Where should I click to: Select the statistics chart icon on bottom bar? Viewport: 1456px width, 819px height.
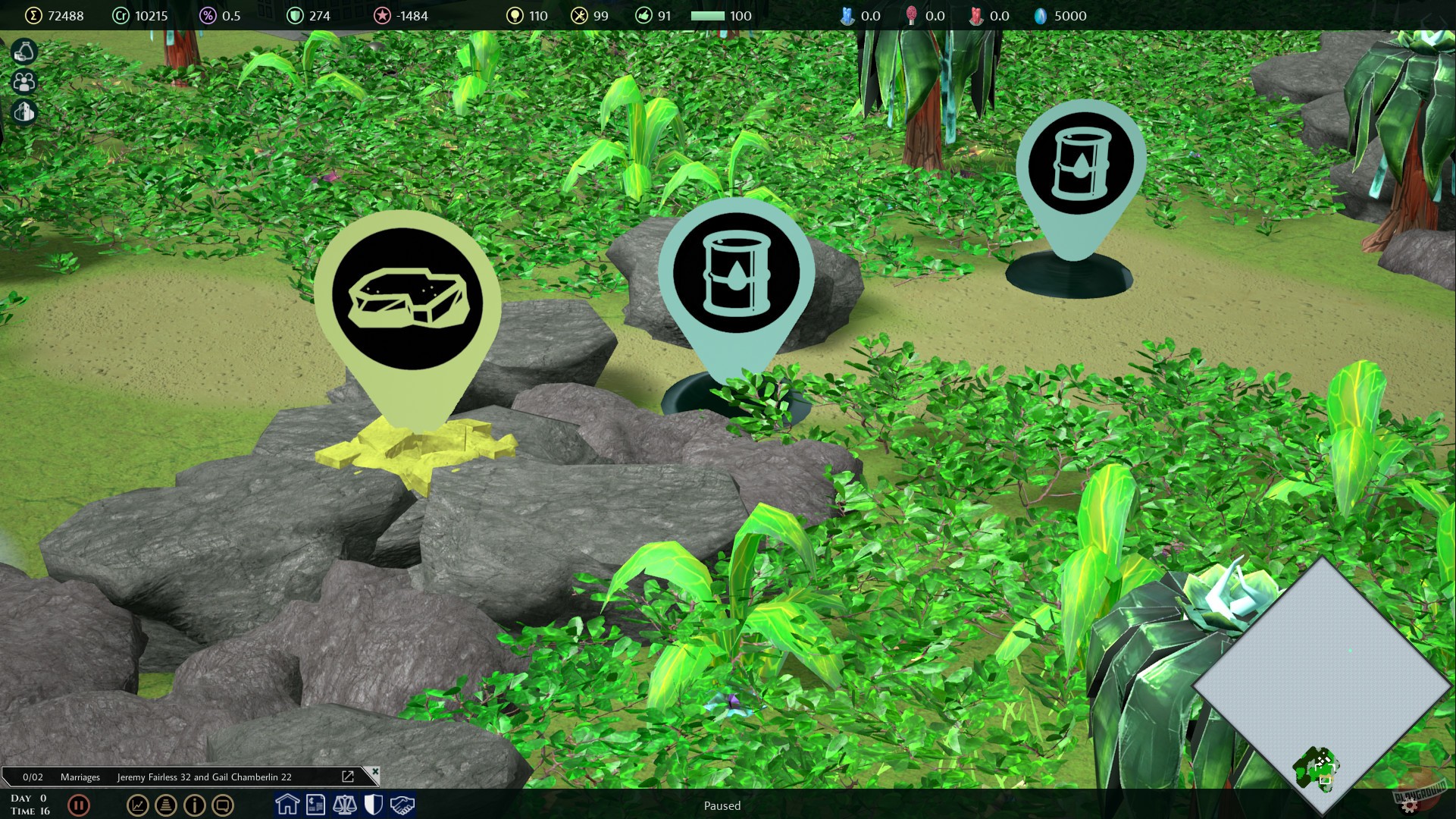(x=136, y=806)
